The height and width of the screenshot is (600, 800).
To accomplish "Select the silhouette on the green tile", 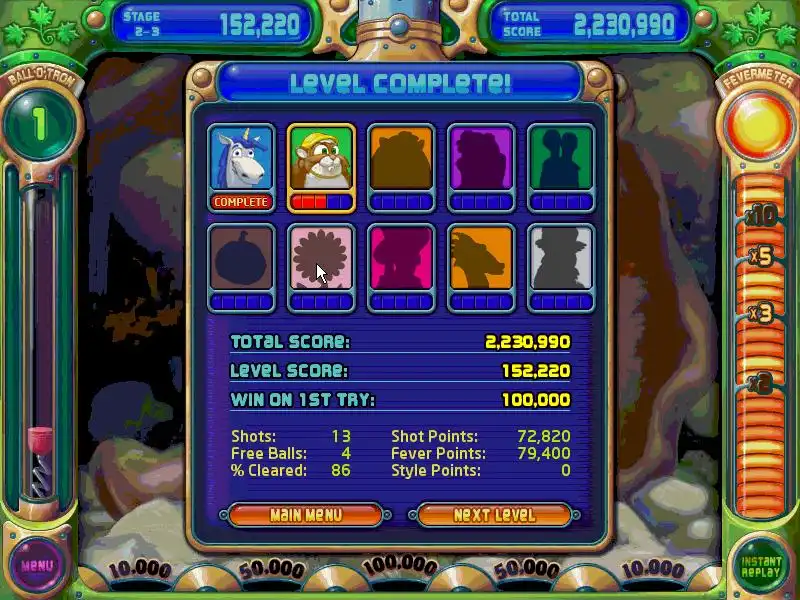I will click(561, 159).
